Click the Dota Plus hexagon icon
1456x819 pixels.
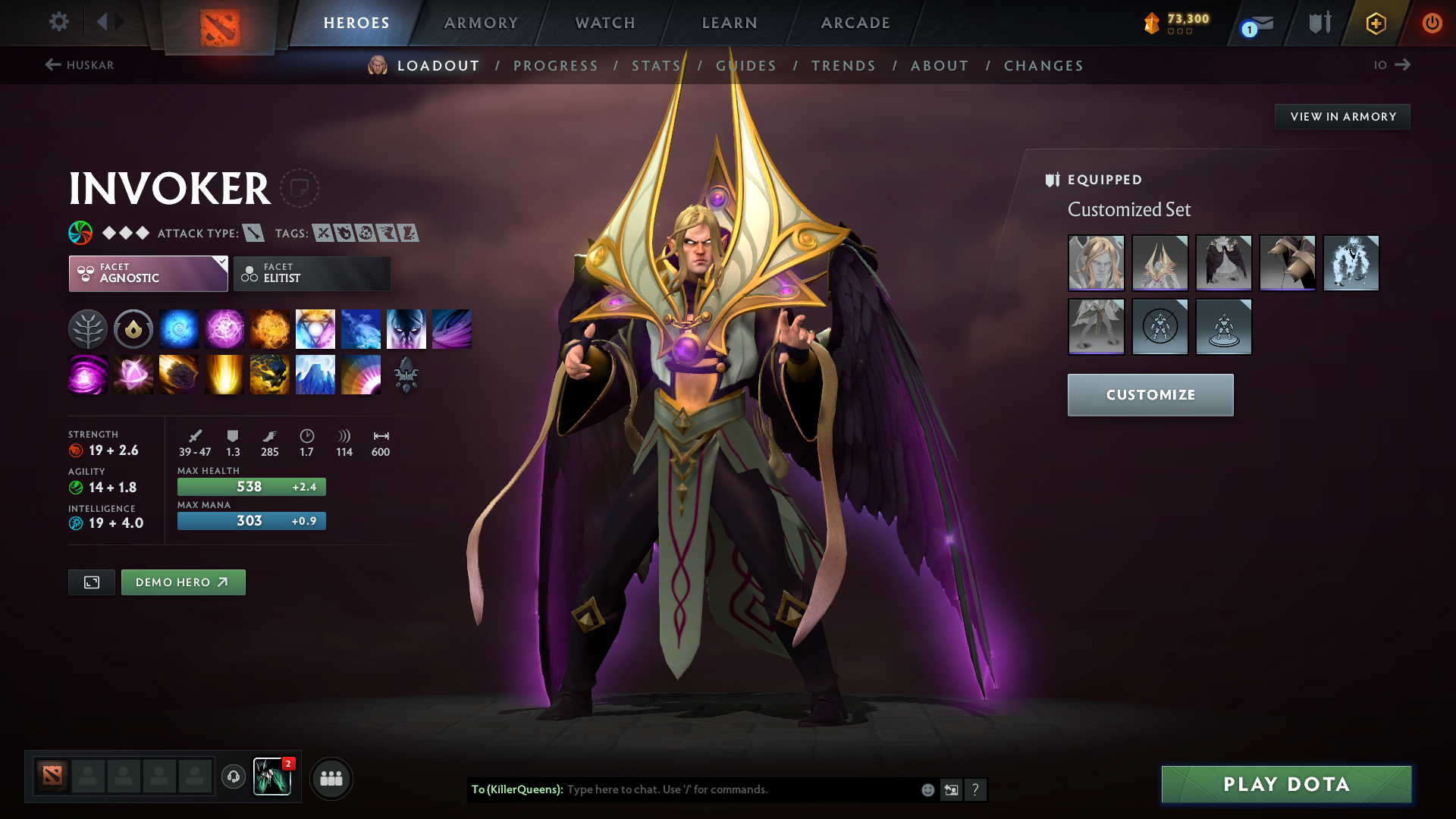click(1376, 23)
